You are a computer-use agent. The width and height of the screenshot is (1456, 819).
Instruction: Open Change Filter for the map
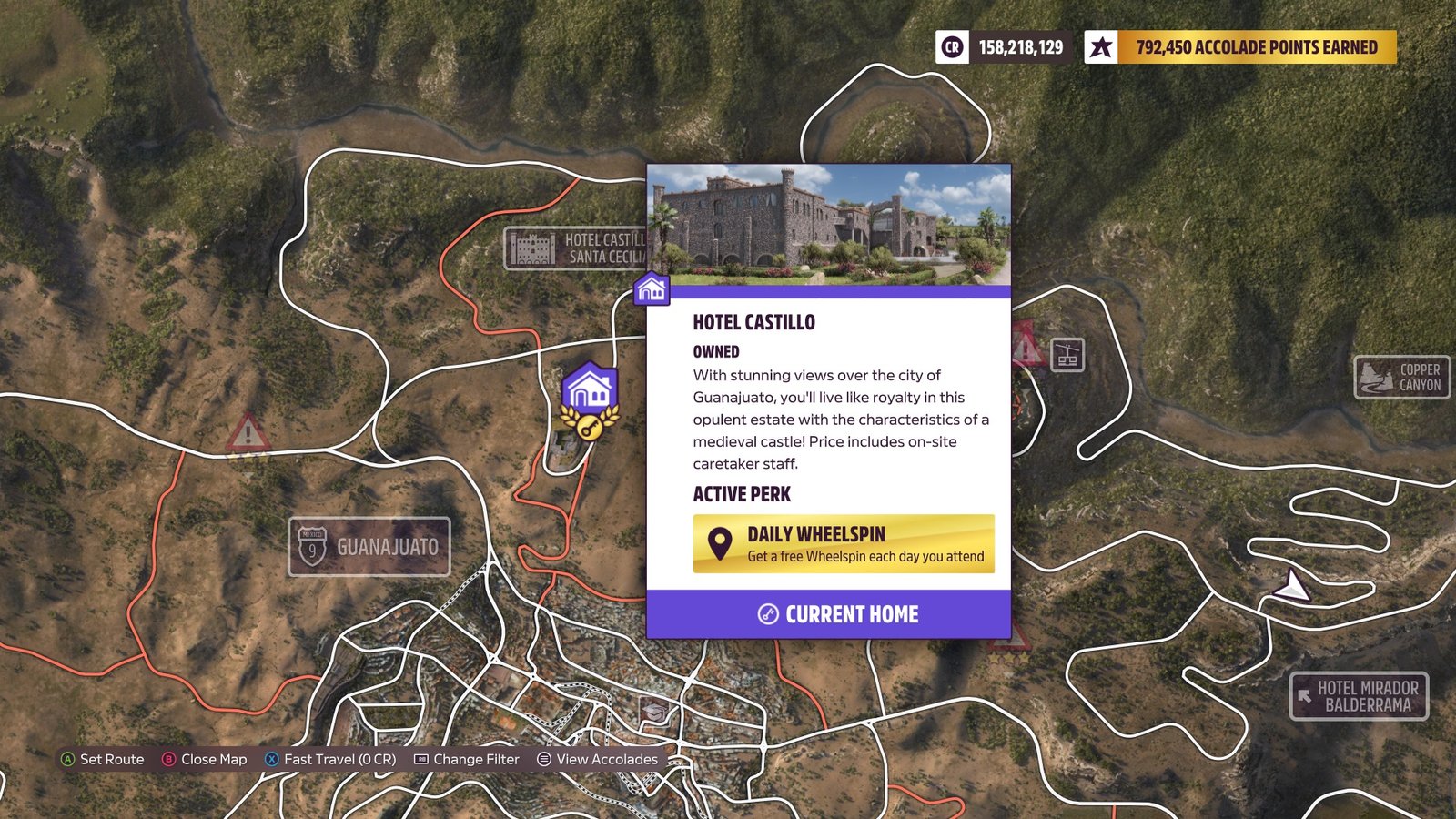[467, 759]
